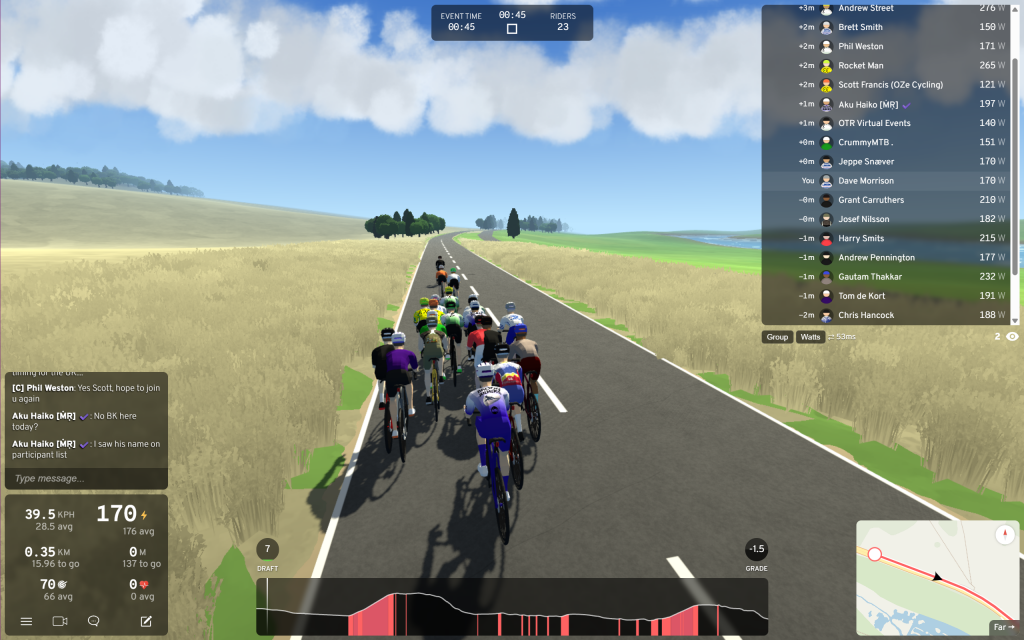Screen dimensions: 1024x640
Task: Click the elevation profile graph
Action: coord(512,607)
